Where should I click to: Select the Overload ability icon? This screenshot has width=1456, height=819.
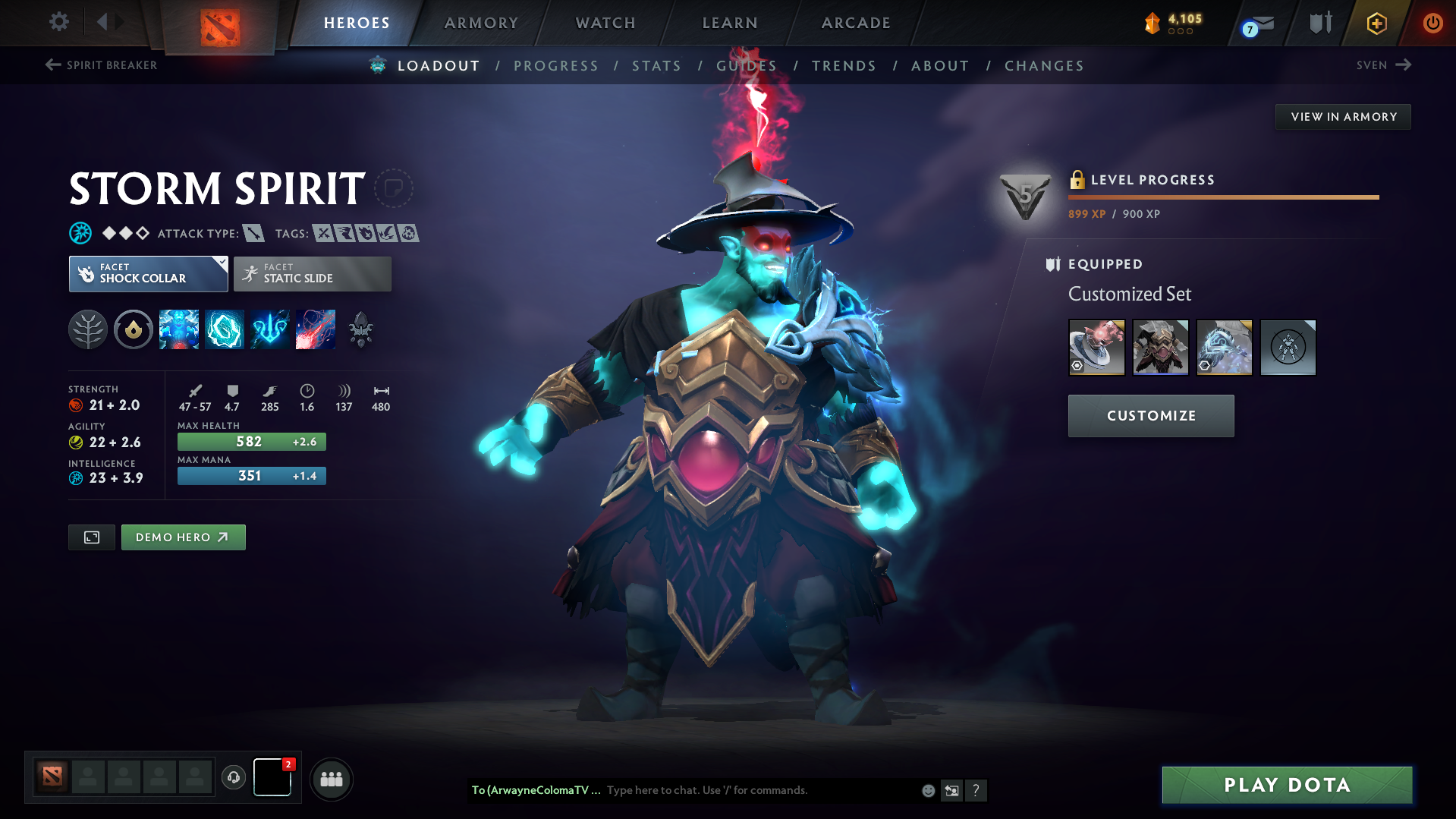(270, 329)
